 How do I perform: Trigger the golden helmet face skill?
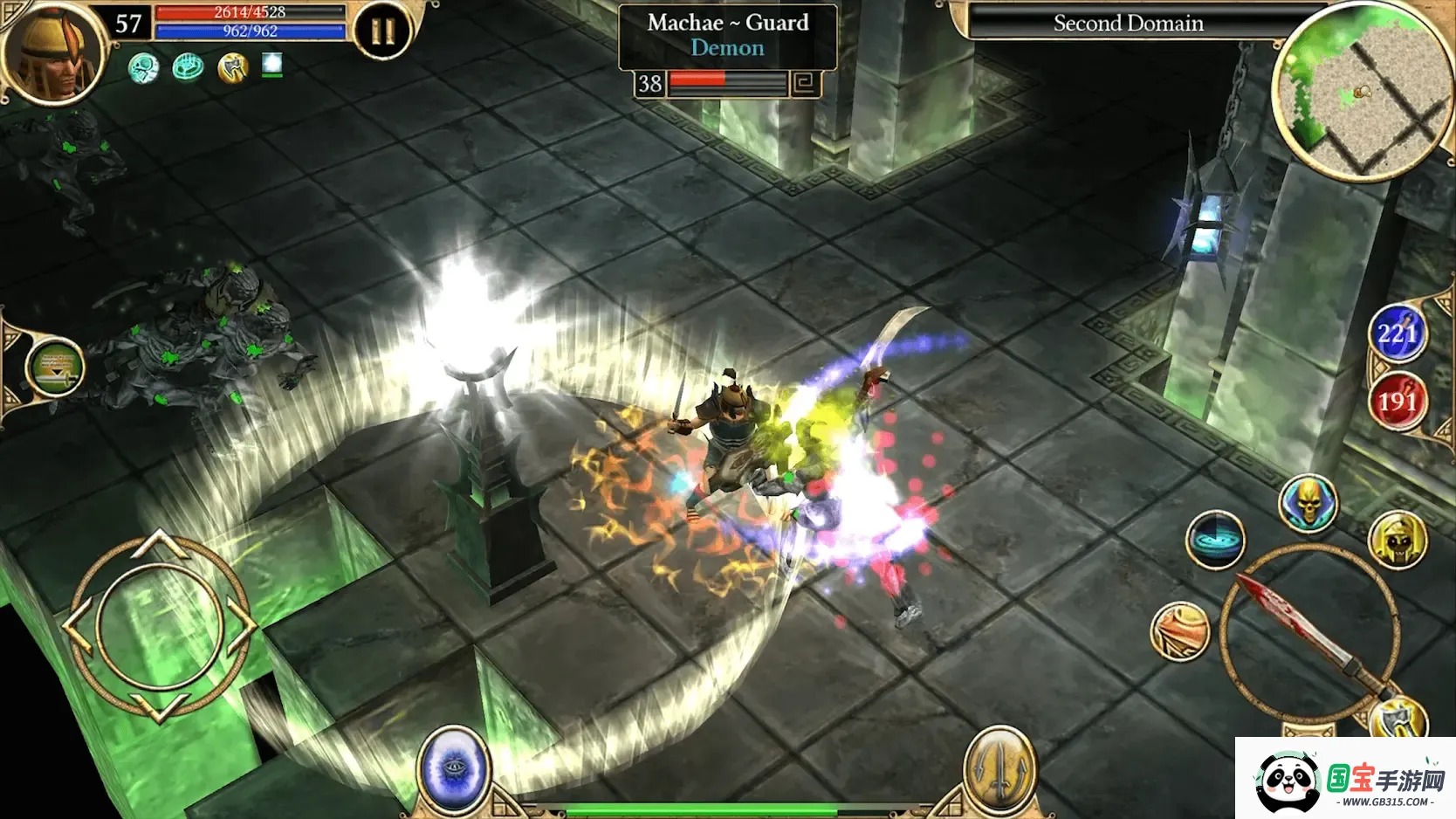point(1398,540)
